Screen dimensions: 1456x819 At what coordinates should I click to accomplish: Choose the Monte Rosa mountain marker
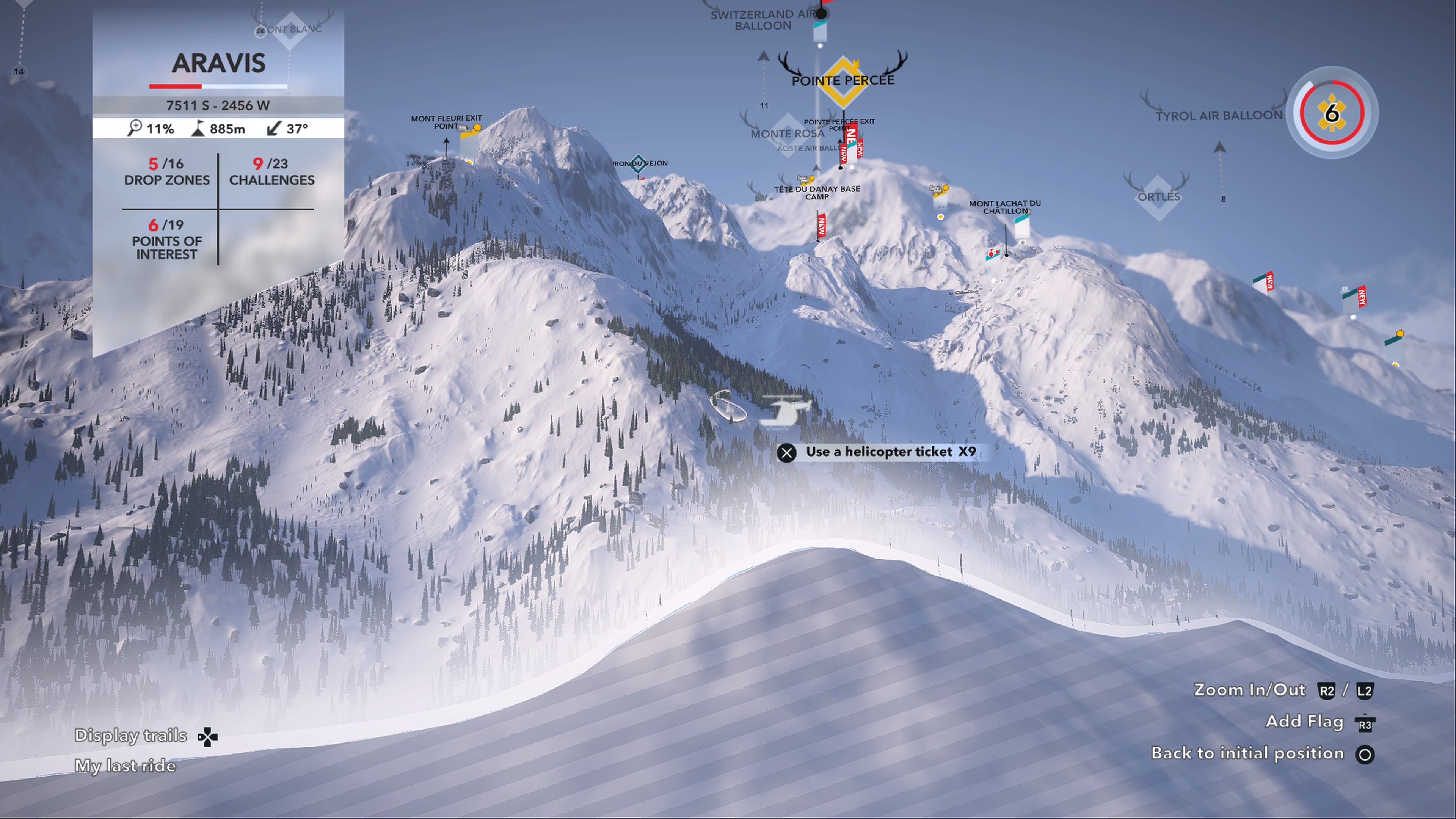pos(788,133)
